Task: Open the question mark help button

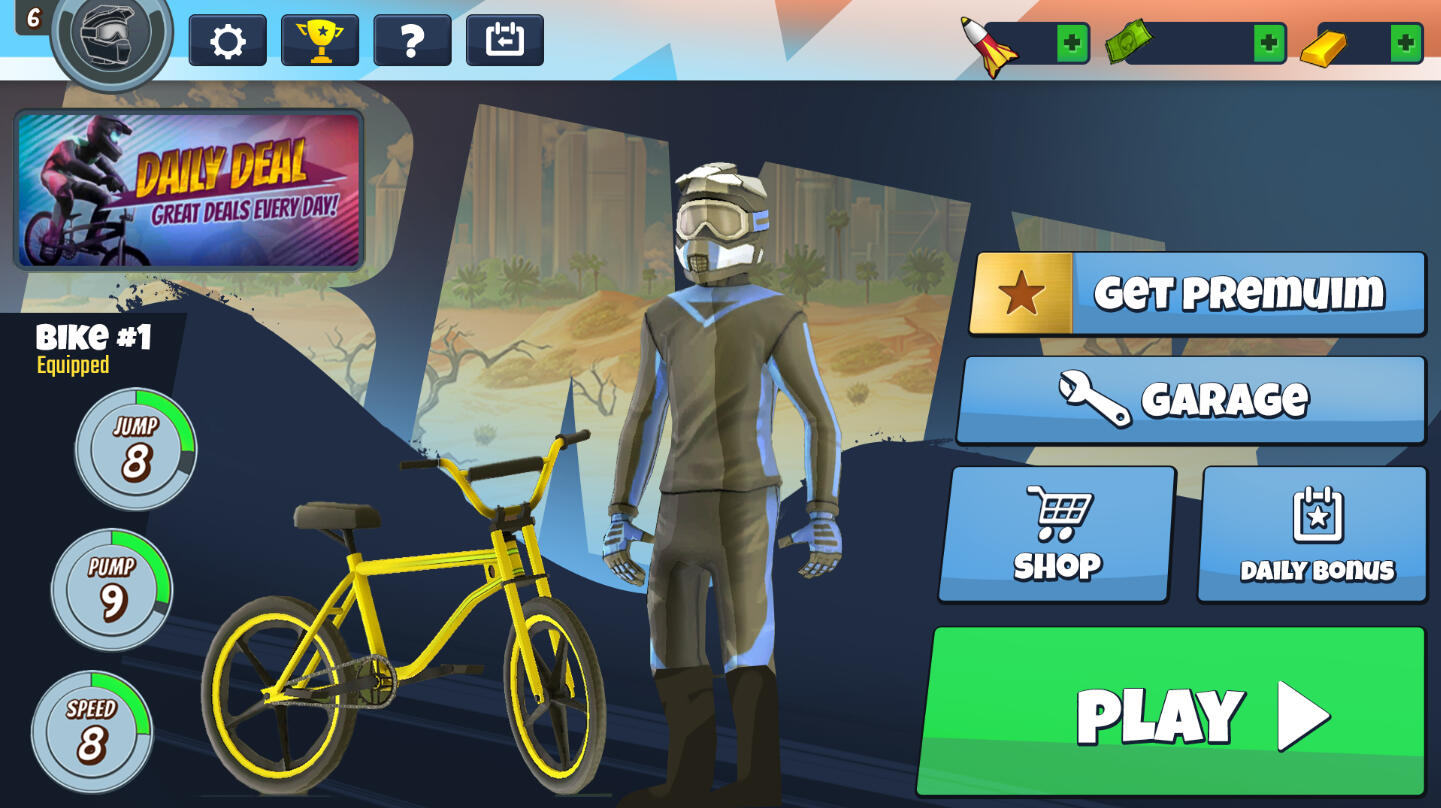Action: (x=412, y=41)
